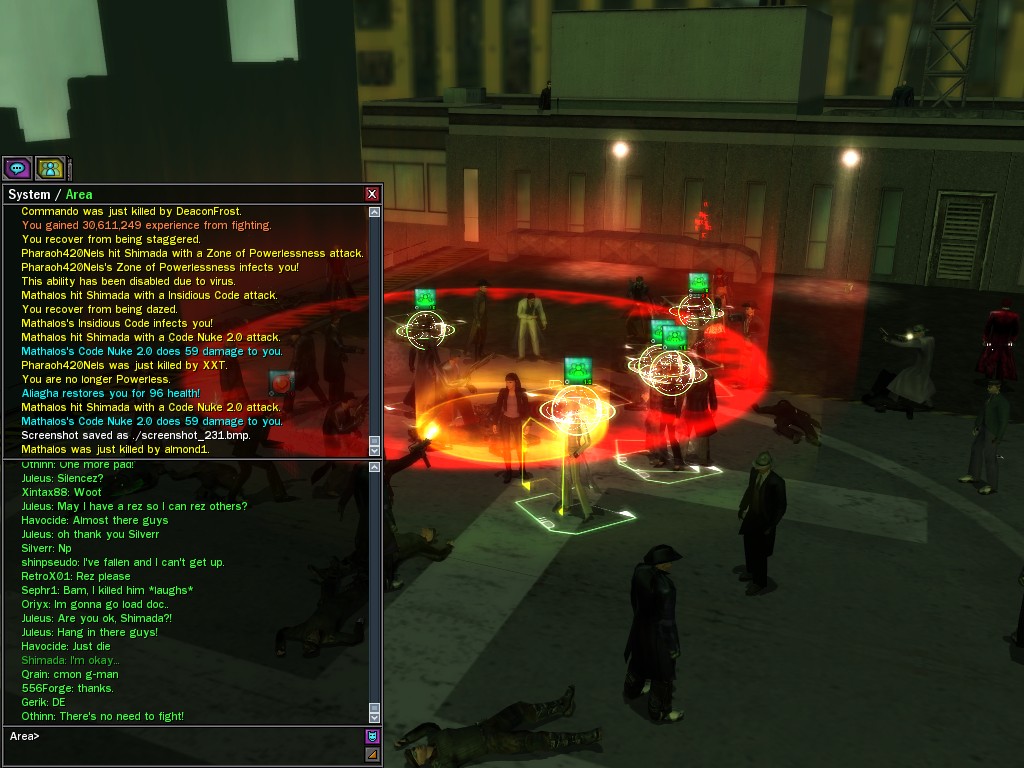1024x768 pixels.
Task: Click the system log scroll-down arrow
Action: click(374, 450)
